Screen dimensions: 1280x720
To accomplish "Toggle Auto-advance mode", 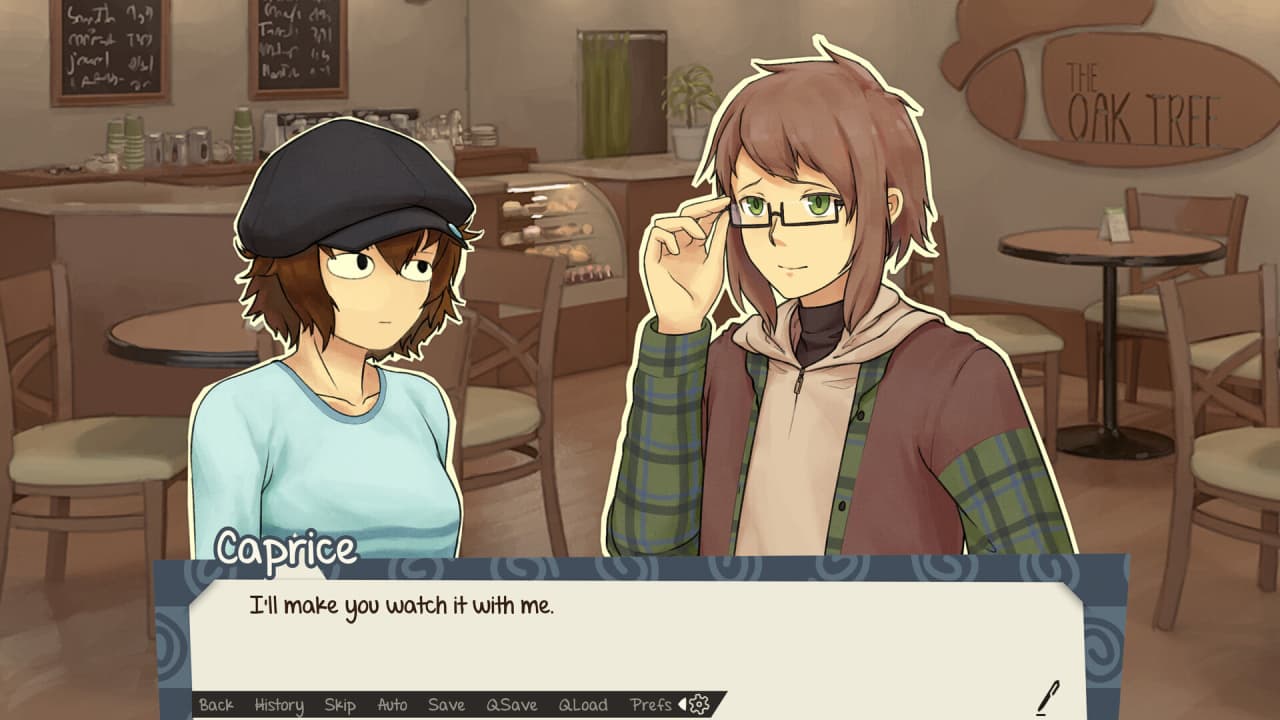I will 392,705.
